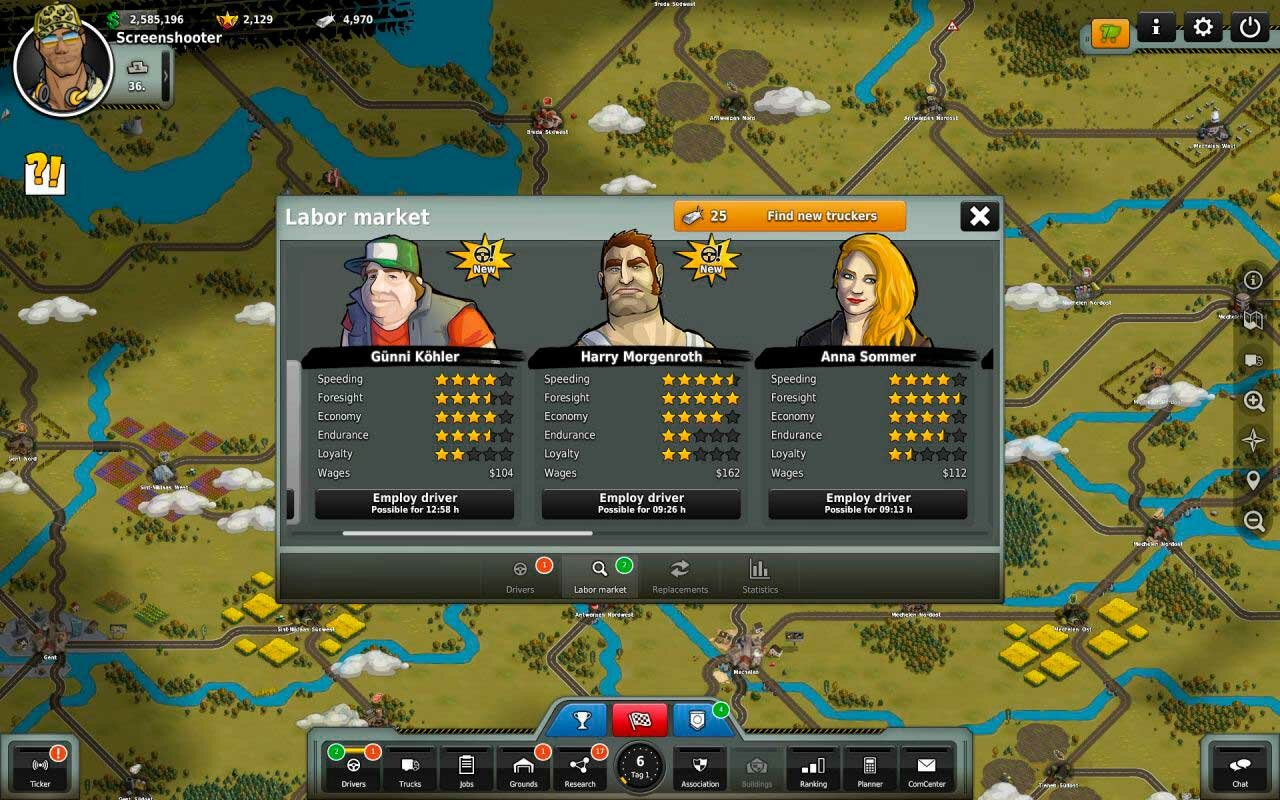Switch to the Replacements tab
Viewport: 1280px width, 800px height.
click(680, 576)
